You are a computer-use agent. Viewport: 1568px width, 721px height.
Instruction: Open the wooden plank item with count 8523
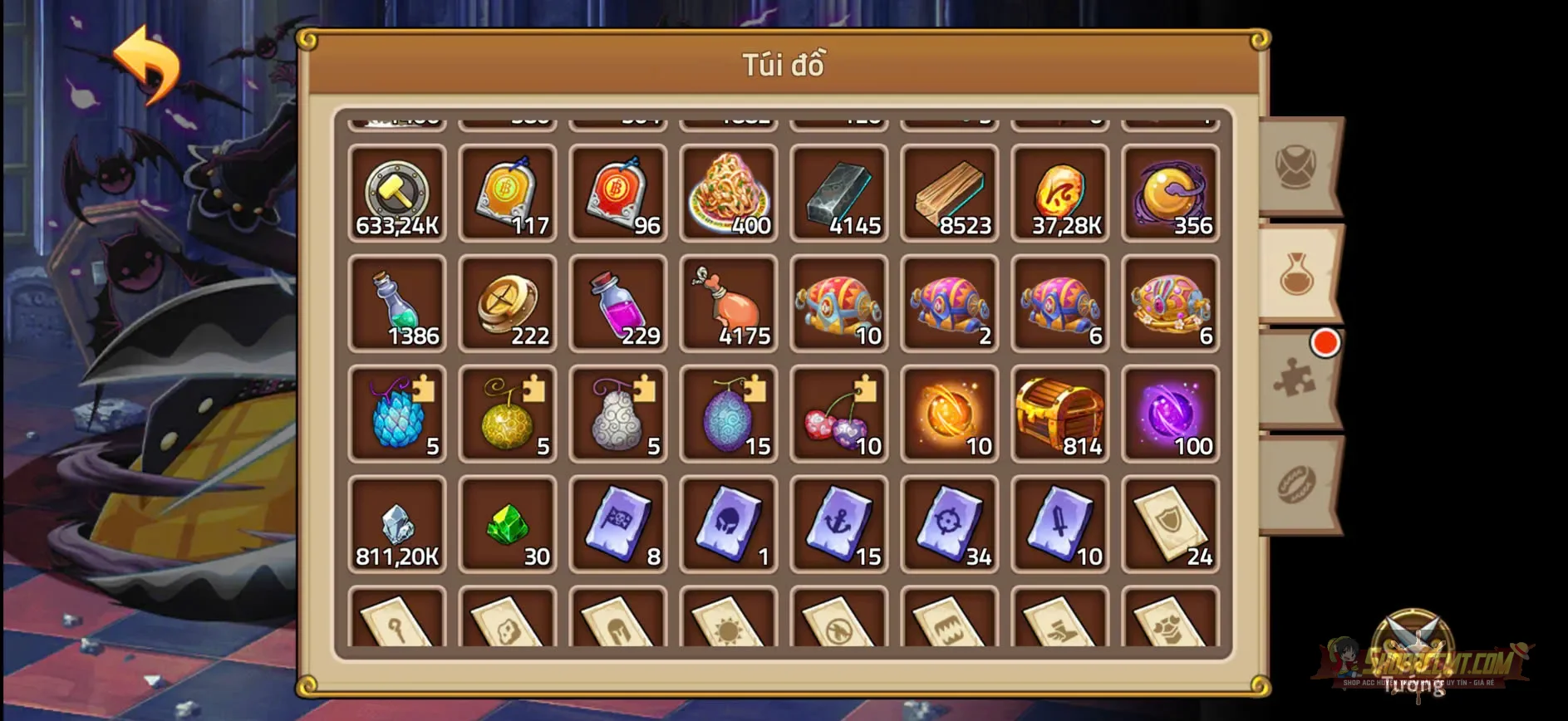pyautogui.click(x=950, y=193)
